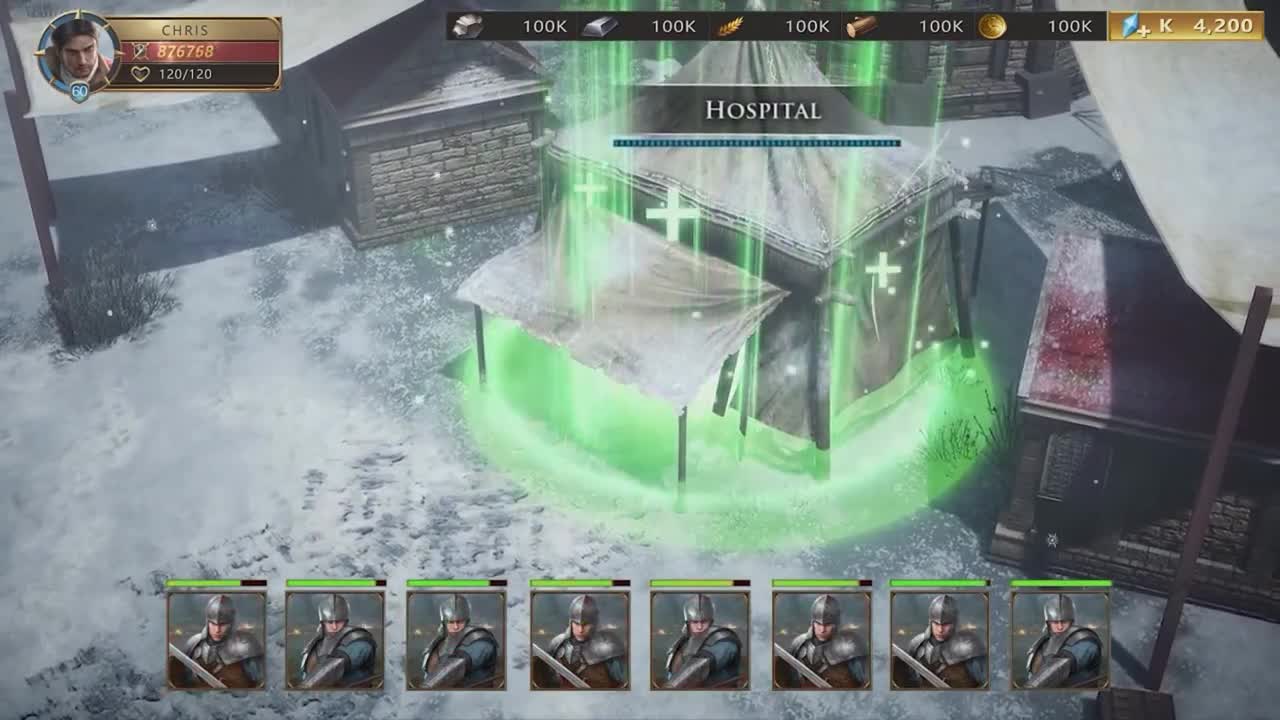Open the level 60 badge on portrait
This screenshot has height=720, width=1280.
click(x=82, y=90)
